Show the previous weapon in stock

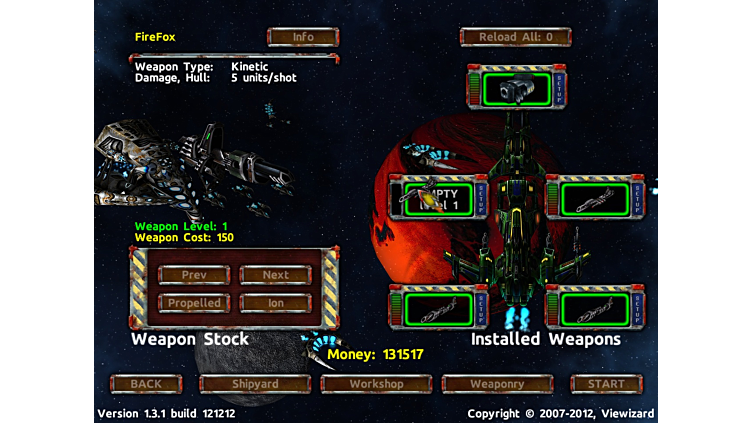click(194, 275)
